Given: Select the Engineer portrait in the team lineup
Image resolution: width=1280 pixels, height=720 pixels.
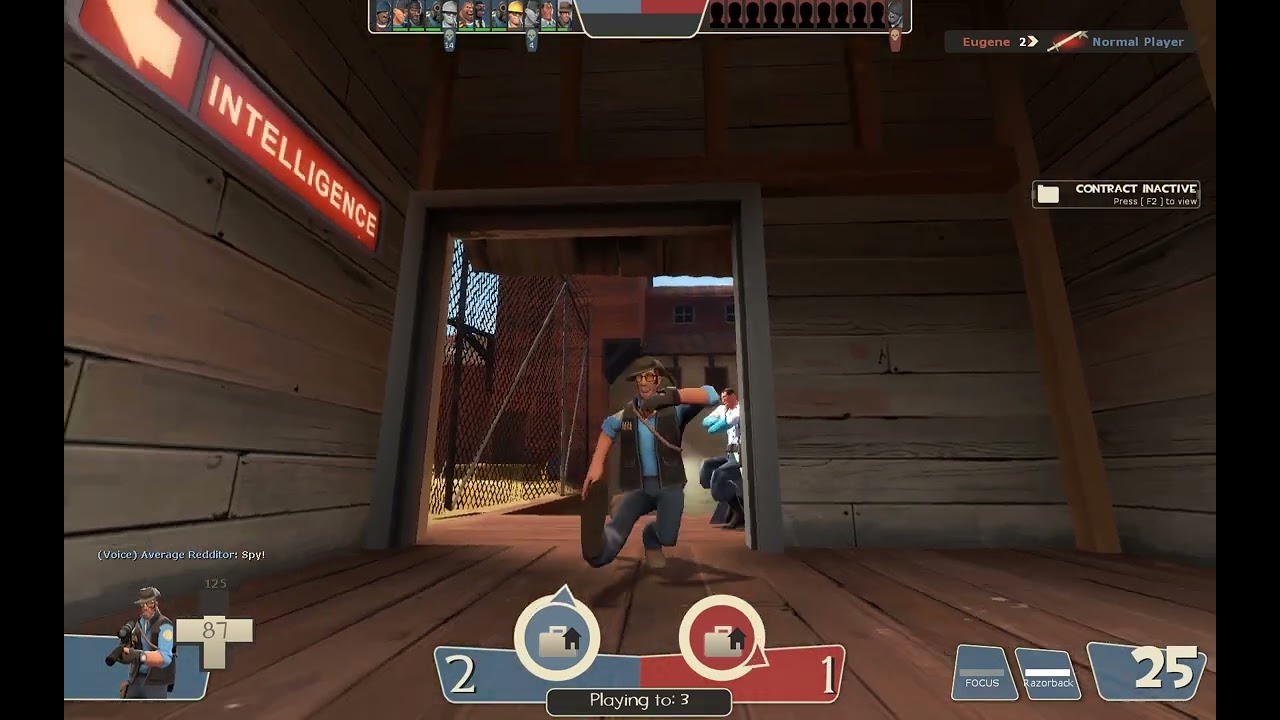Looking at the screenshot, I should pos(516,16).
